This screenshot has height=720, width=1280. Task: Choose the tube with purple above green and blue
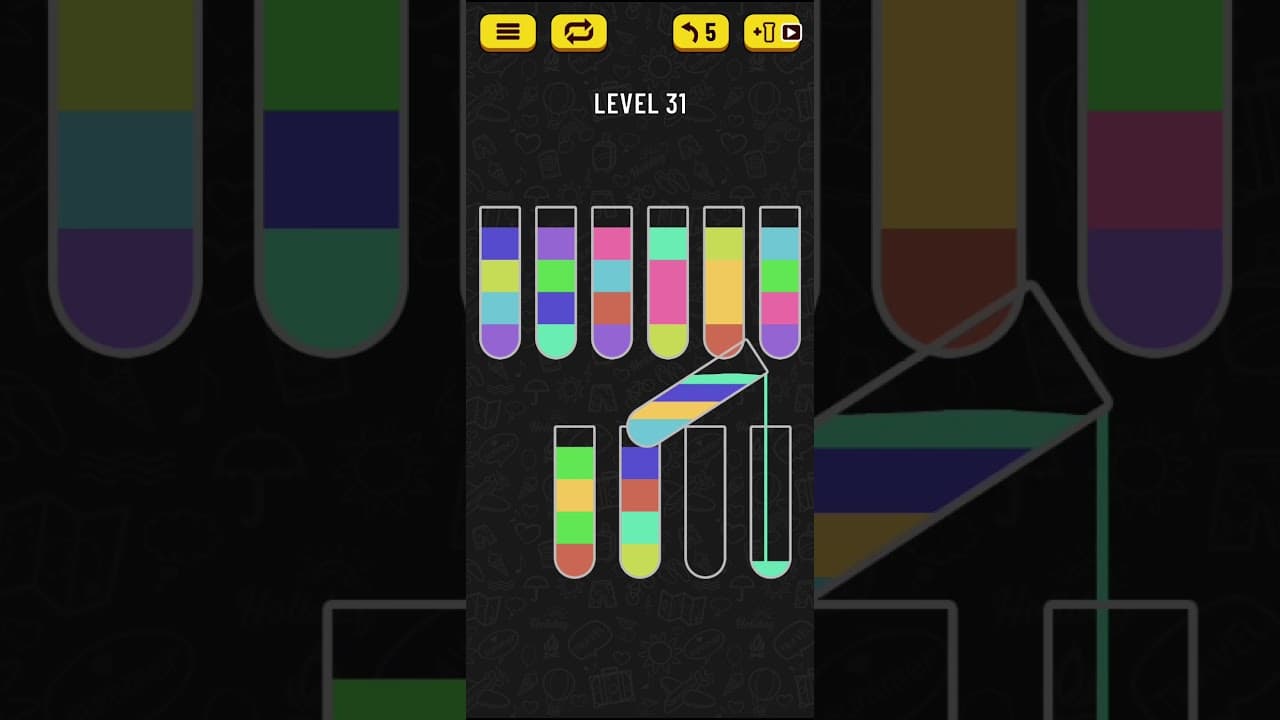[x=556, y=282]
